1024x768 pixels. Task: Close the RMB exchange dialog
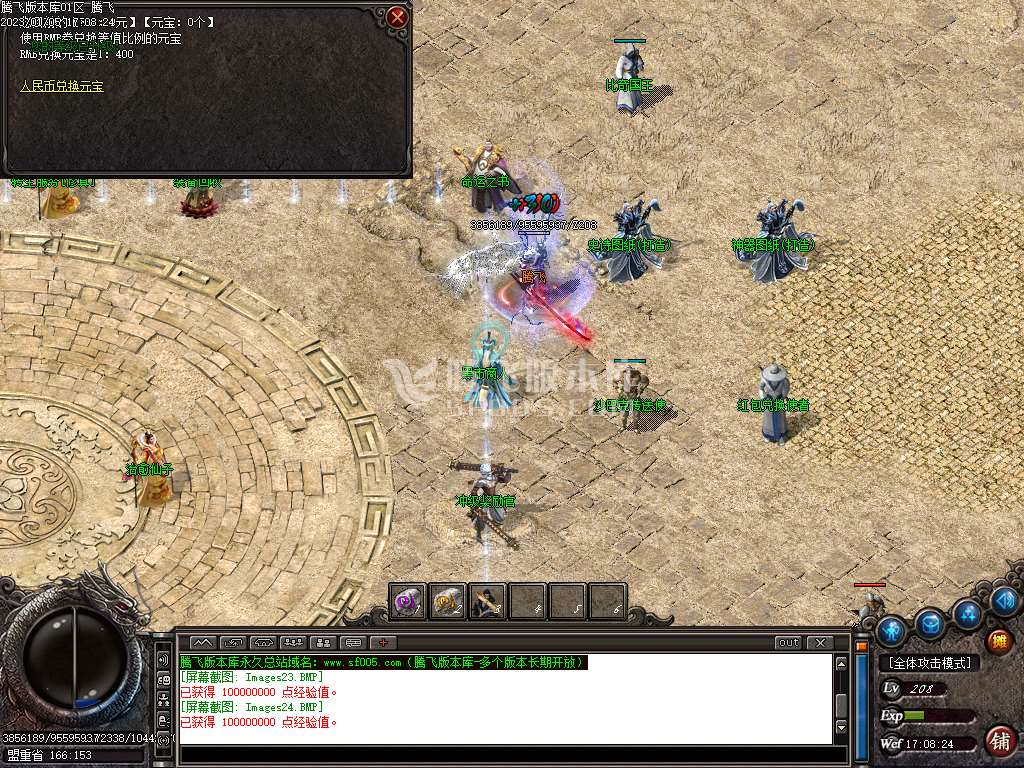click(397, 17)
